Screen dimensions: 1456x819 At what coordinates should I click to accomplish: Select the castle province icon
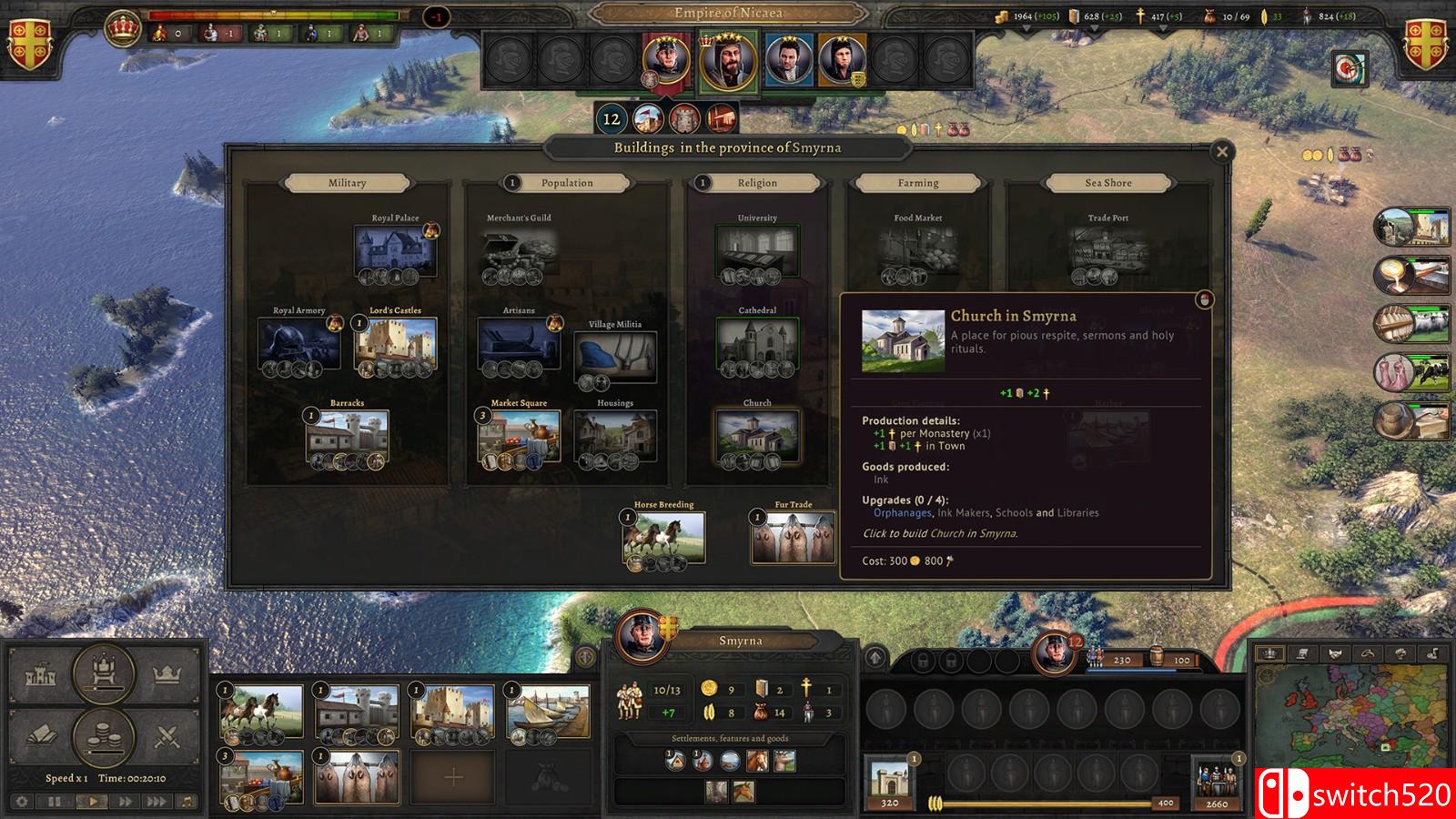[41, 673]
